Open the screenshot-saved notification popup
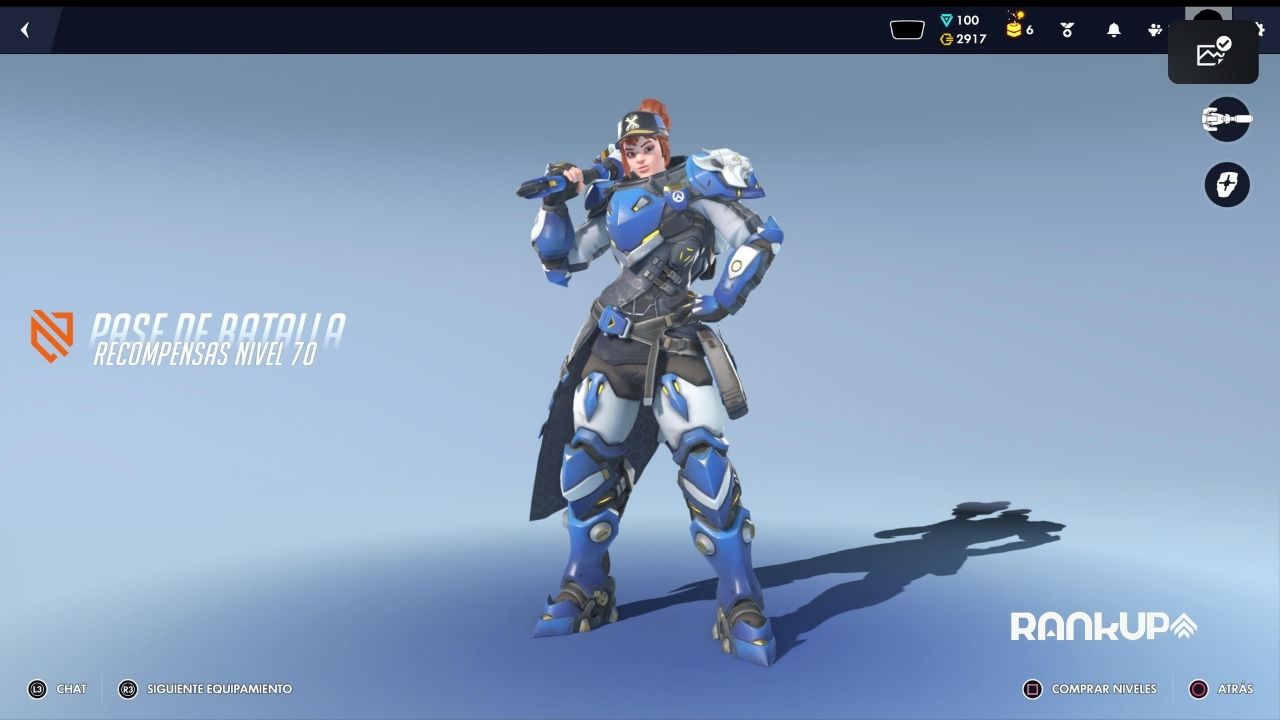 click(1213, 52)
